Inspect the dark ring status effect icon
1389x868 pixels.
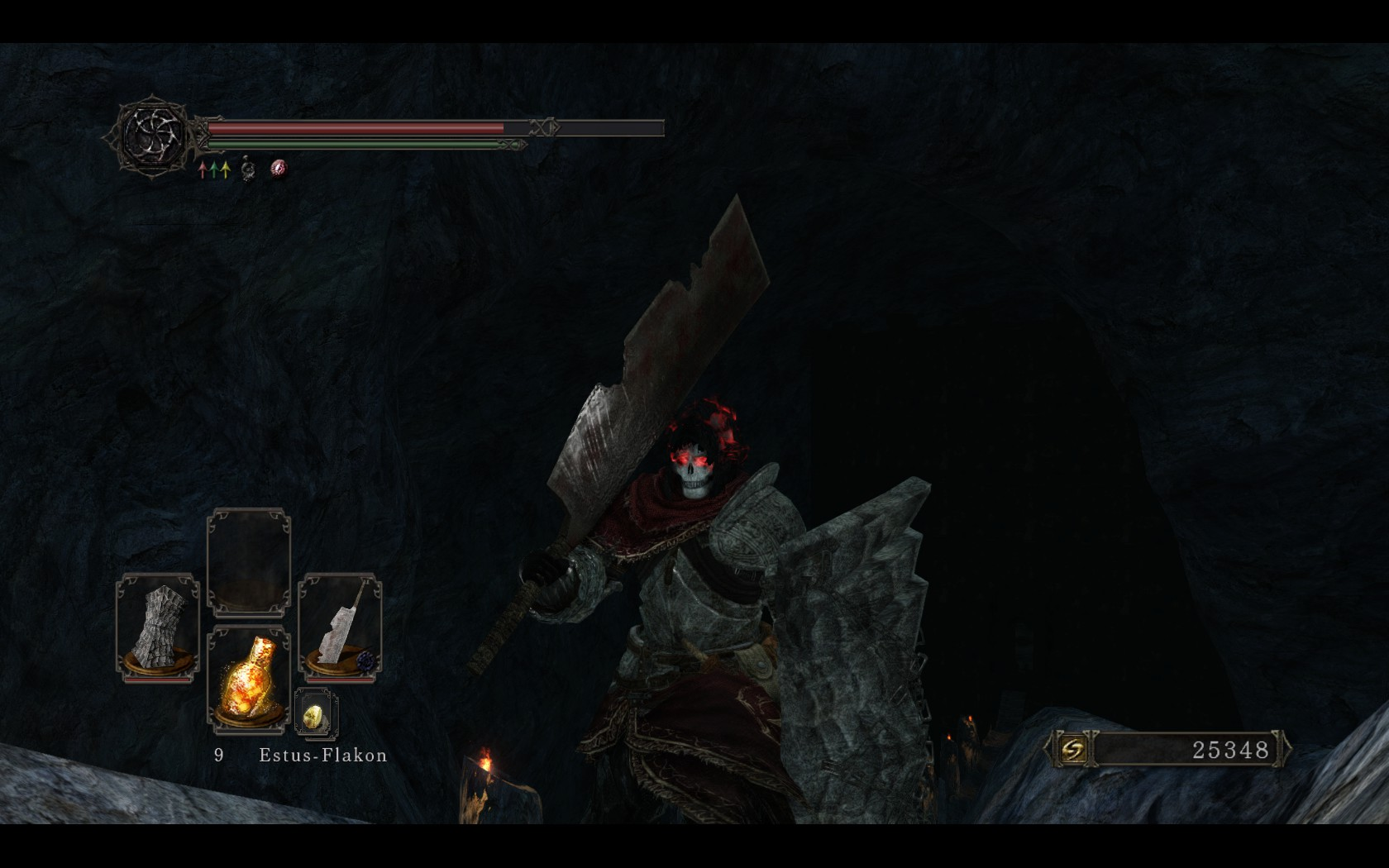247,170
